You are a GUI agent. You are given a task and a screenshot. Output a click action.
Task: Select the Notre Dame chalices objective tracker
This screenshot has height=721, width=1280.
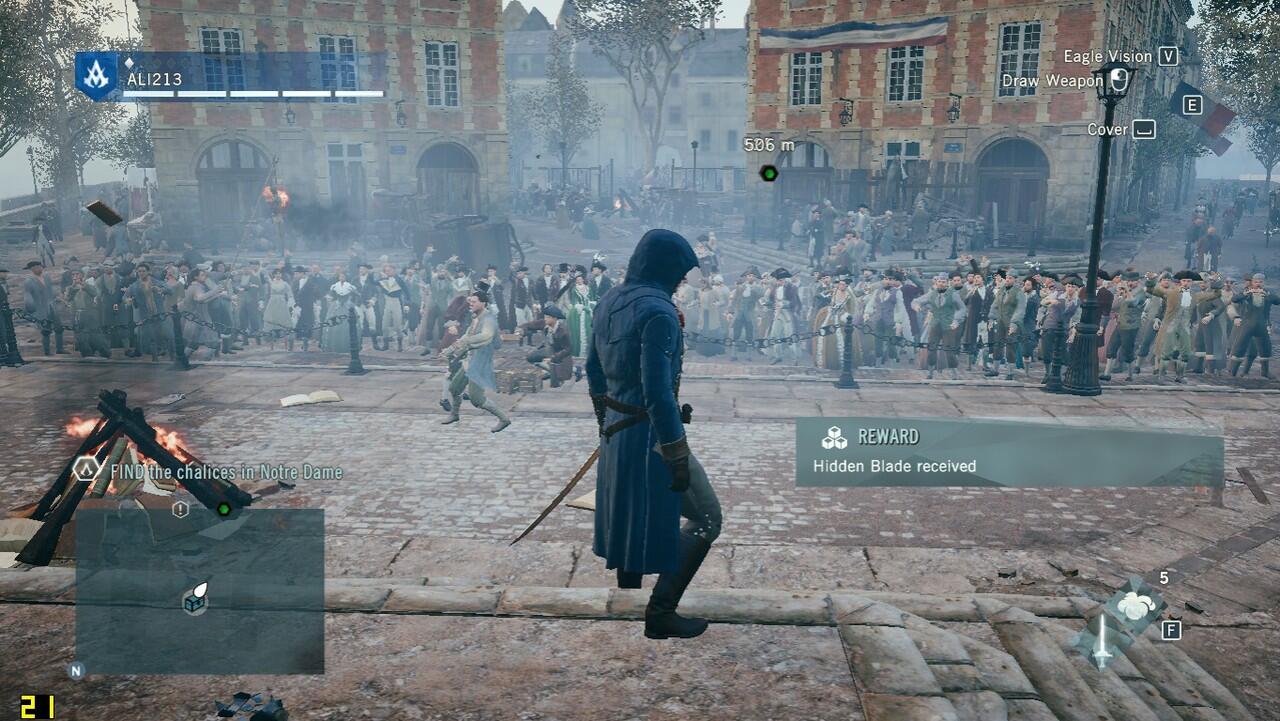pos(226,472)
